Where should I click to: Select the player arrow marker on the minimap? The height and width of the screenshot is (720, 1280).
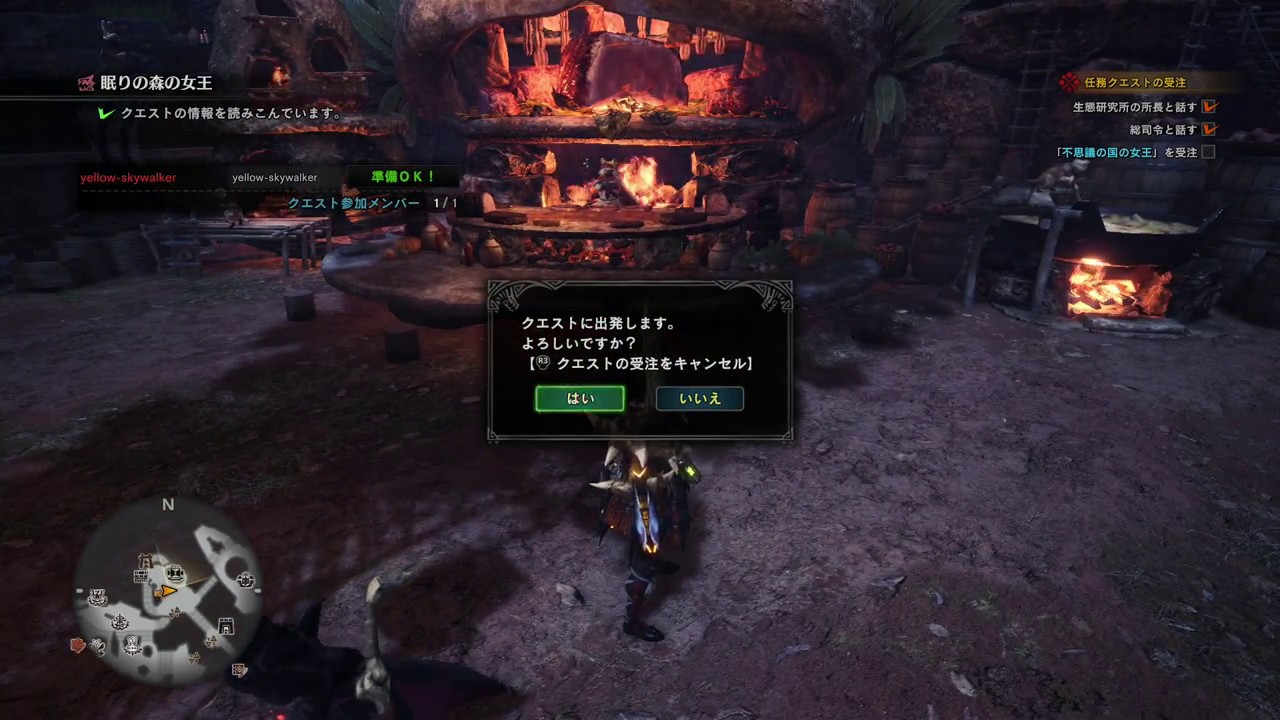(168, 591)
